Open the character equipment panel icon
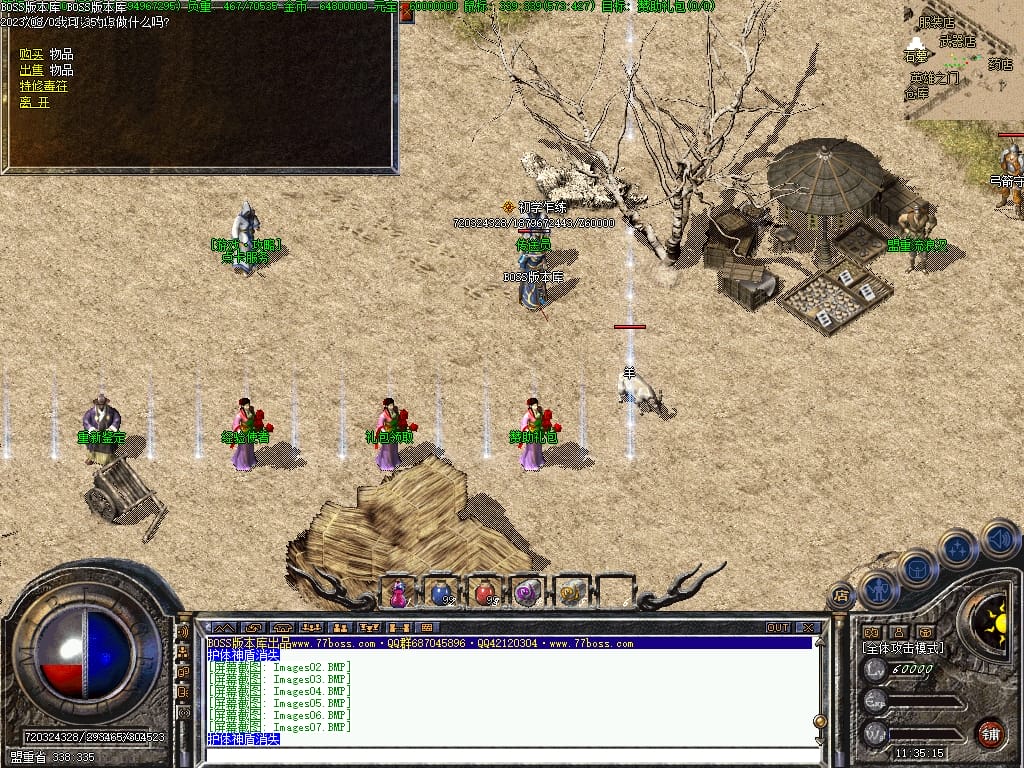The height and width of the screenshot is (768, 1024). click(877, 588)
